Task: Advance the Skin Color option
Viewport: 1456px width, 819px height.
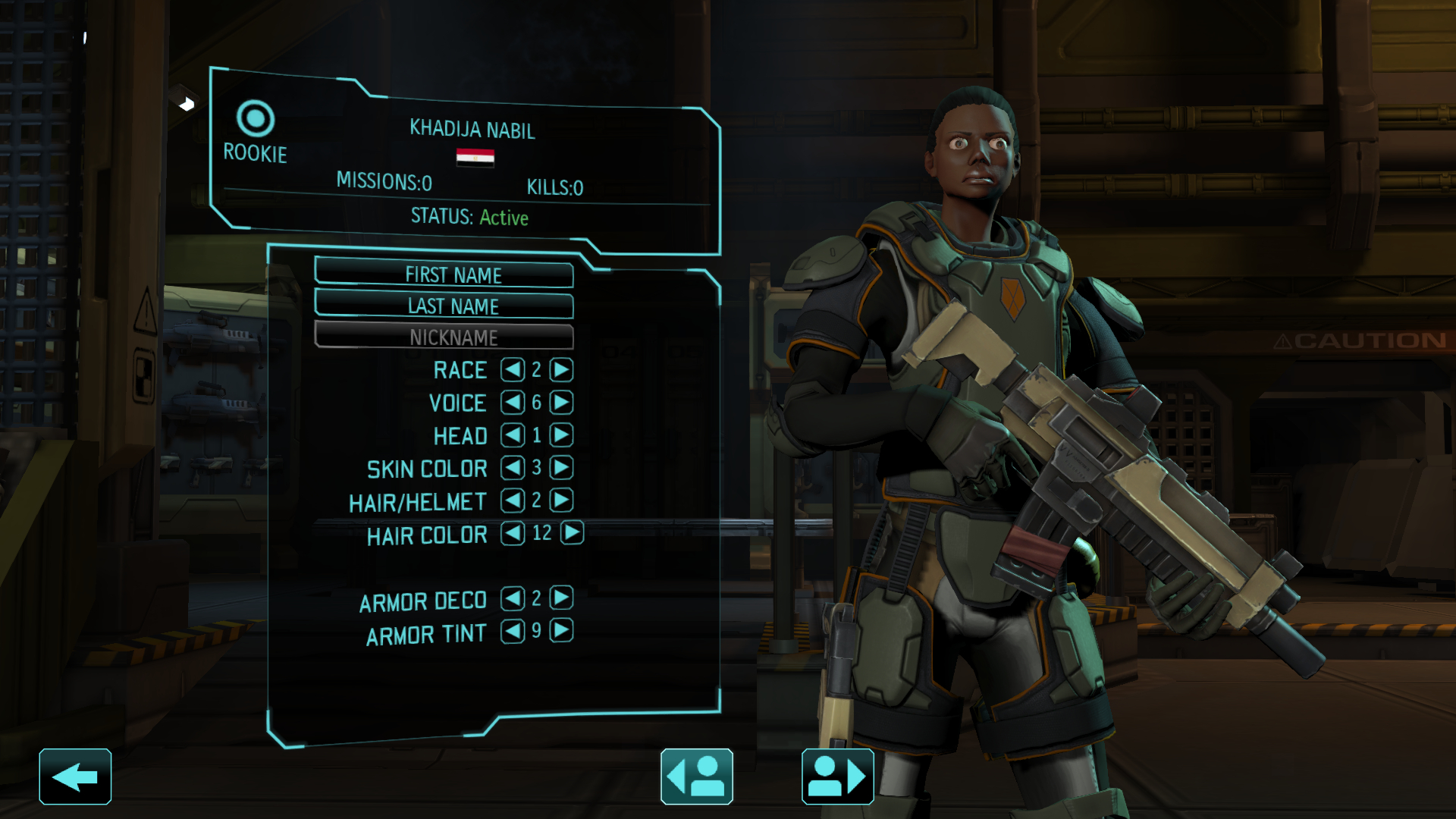Action: click(x=561, y=468)
